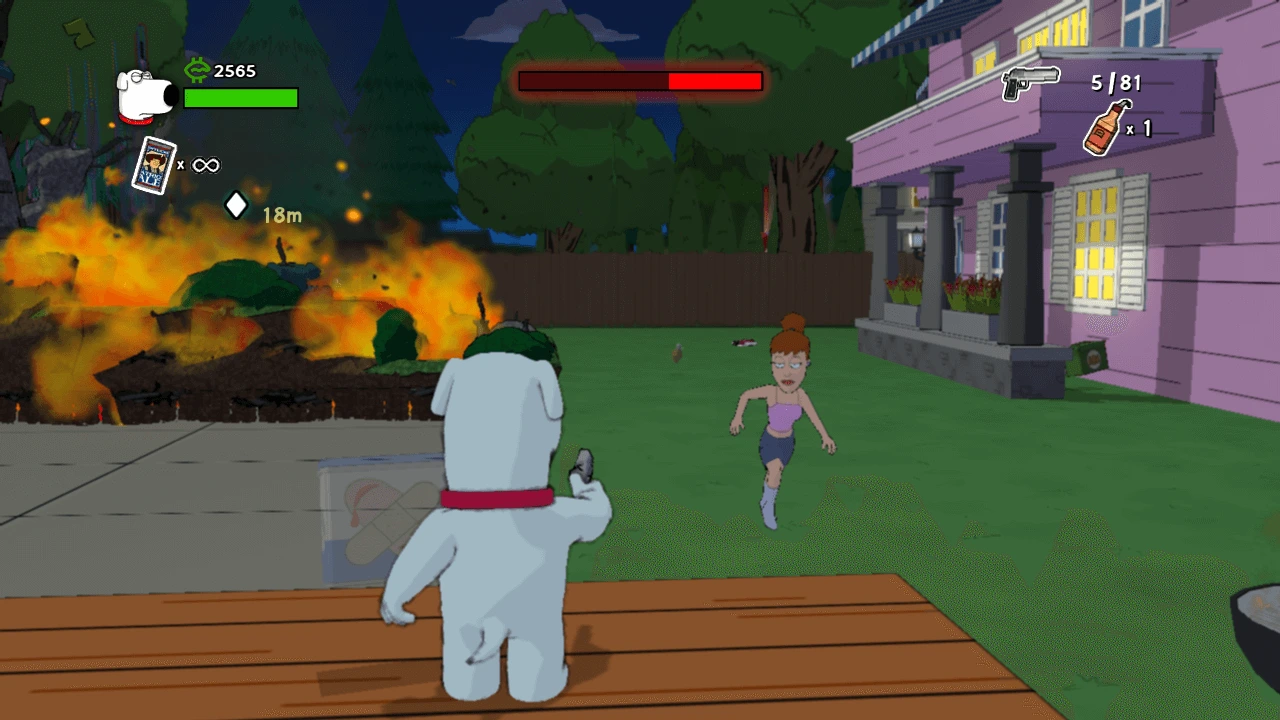Select the green dollar money icon
The height and width of the screenshot is (720, 1280).
pyautogui.click(x=198, y=70)
